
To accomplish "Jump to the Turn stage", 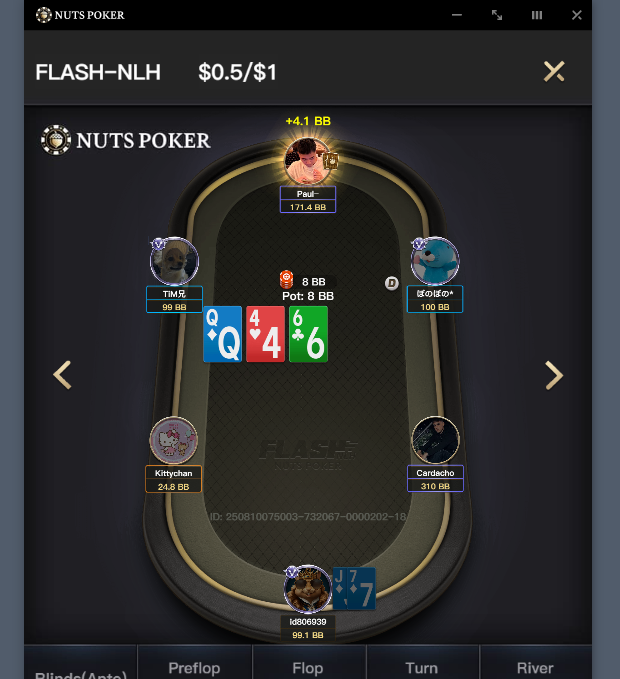I will click(422, 667).
